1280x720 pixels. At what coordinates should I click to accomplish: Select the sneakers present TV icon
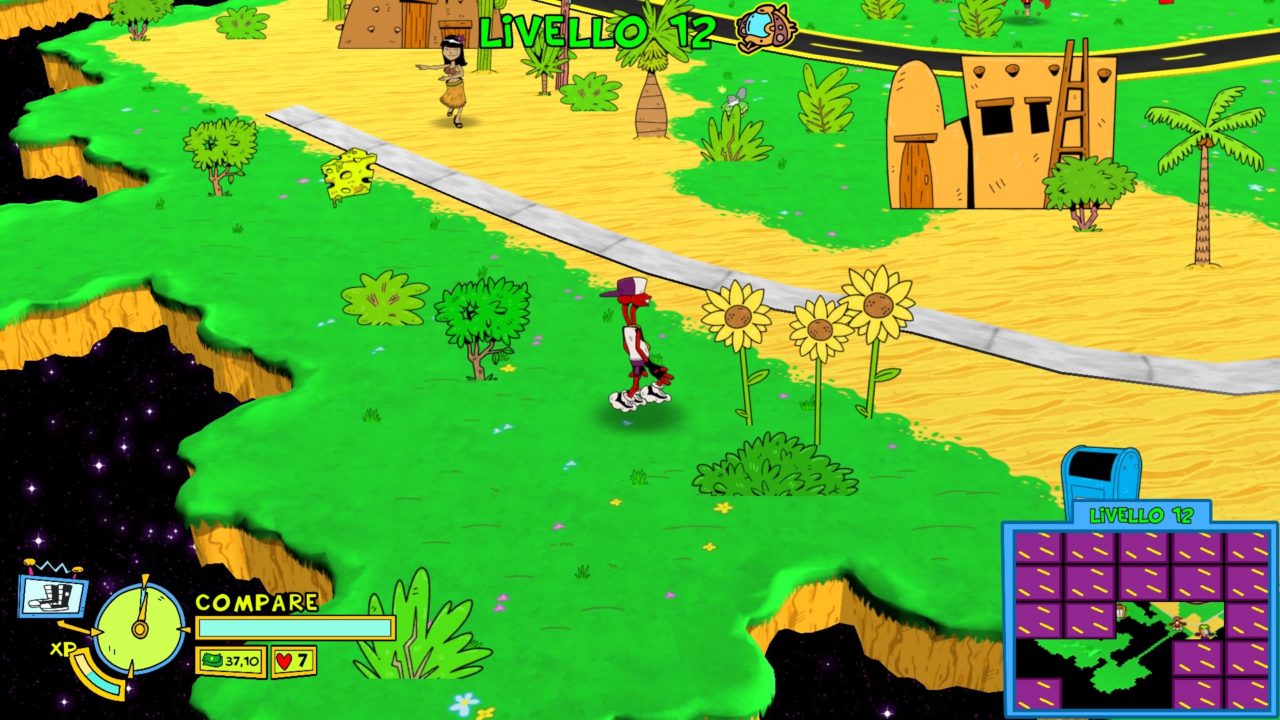53,594
